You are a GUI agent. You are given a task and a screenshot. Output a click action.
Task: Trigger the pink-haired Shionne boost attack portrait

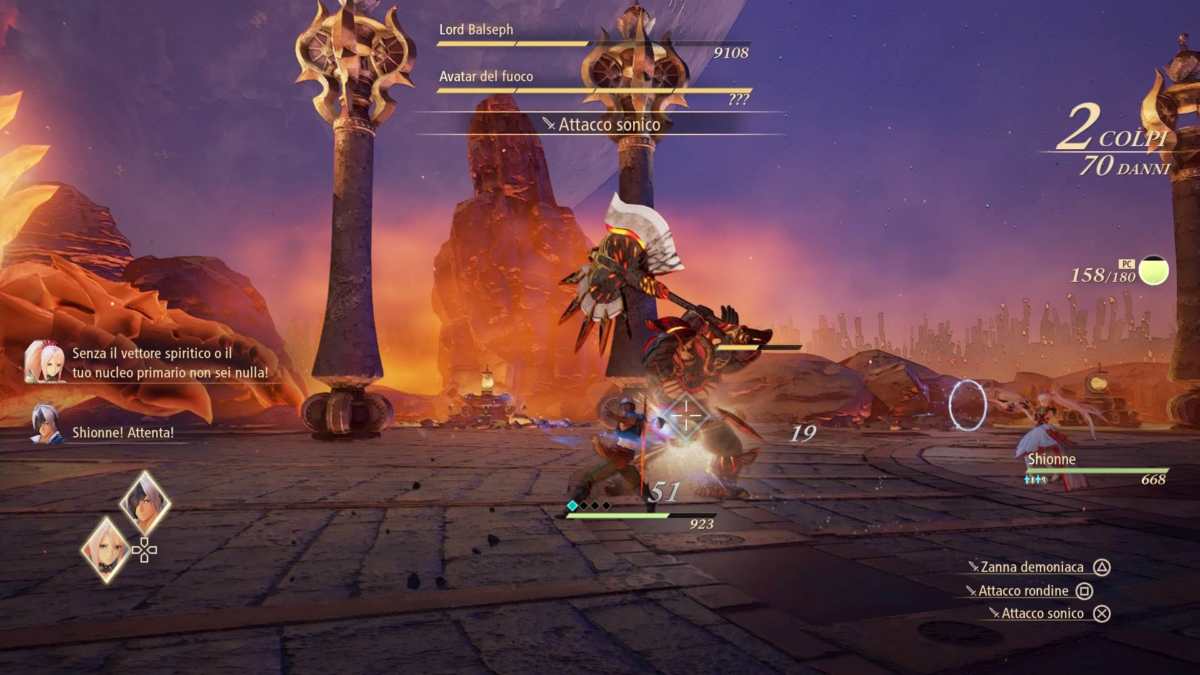[x=106, y=549]
